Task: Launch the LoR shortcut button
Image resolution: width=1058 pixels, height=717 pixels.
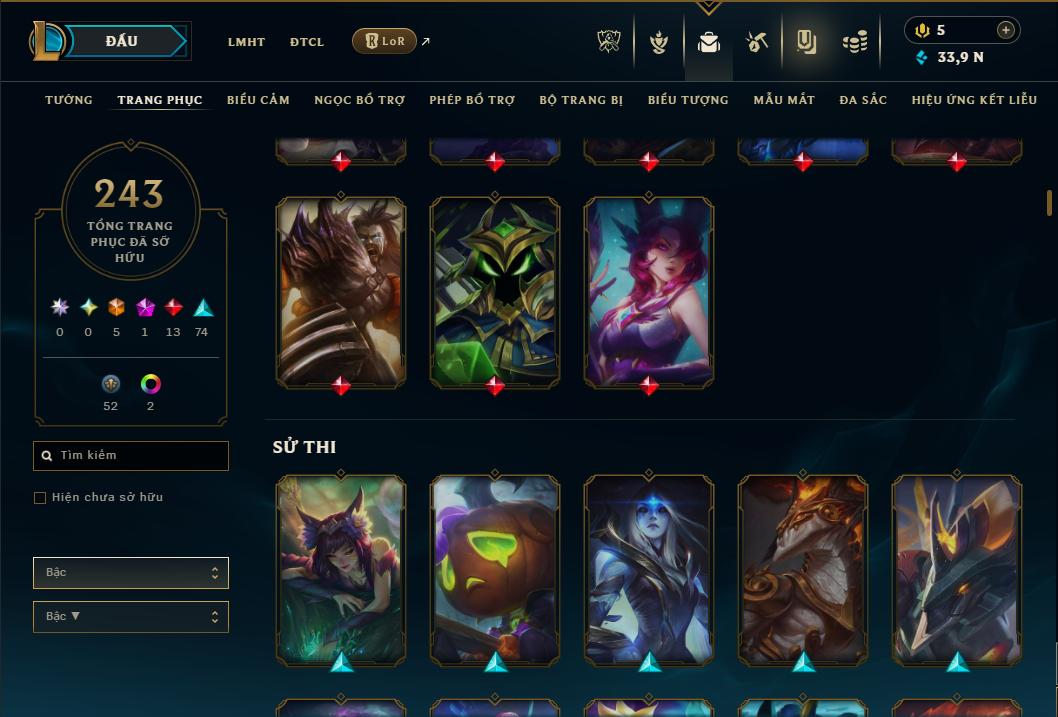Action: [x=385, y=41]
